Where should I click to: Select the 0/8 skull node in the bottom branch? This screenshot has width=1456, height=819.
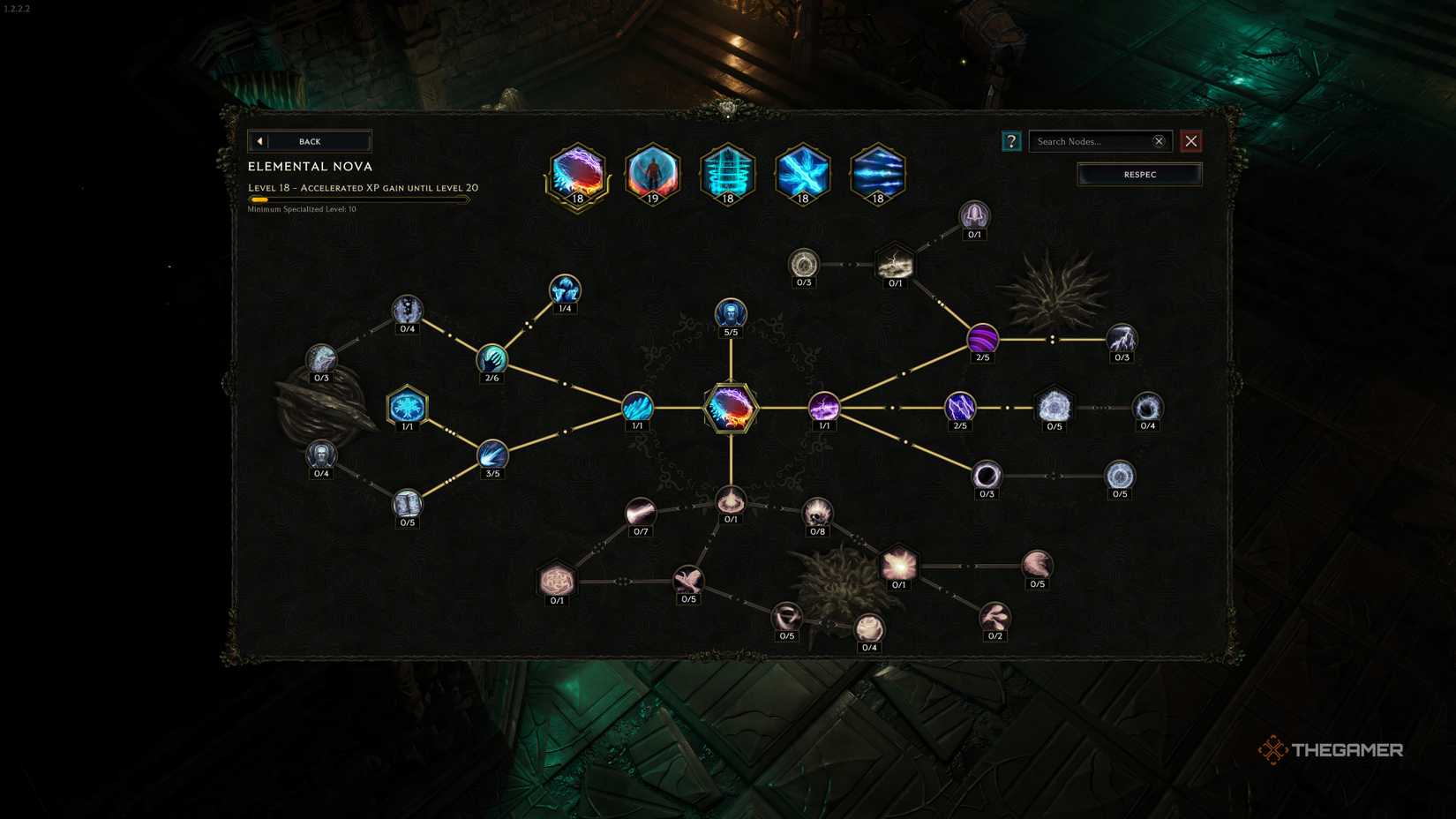point(818,509)
